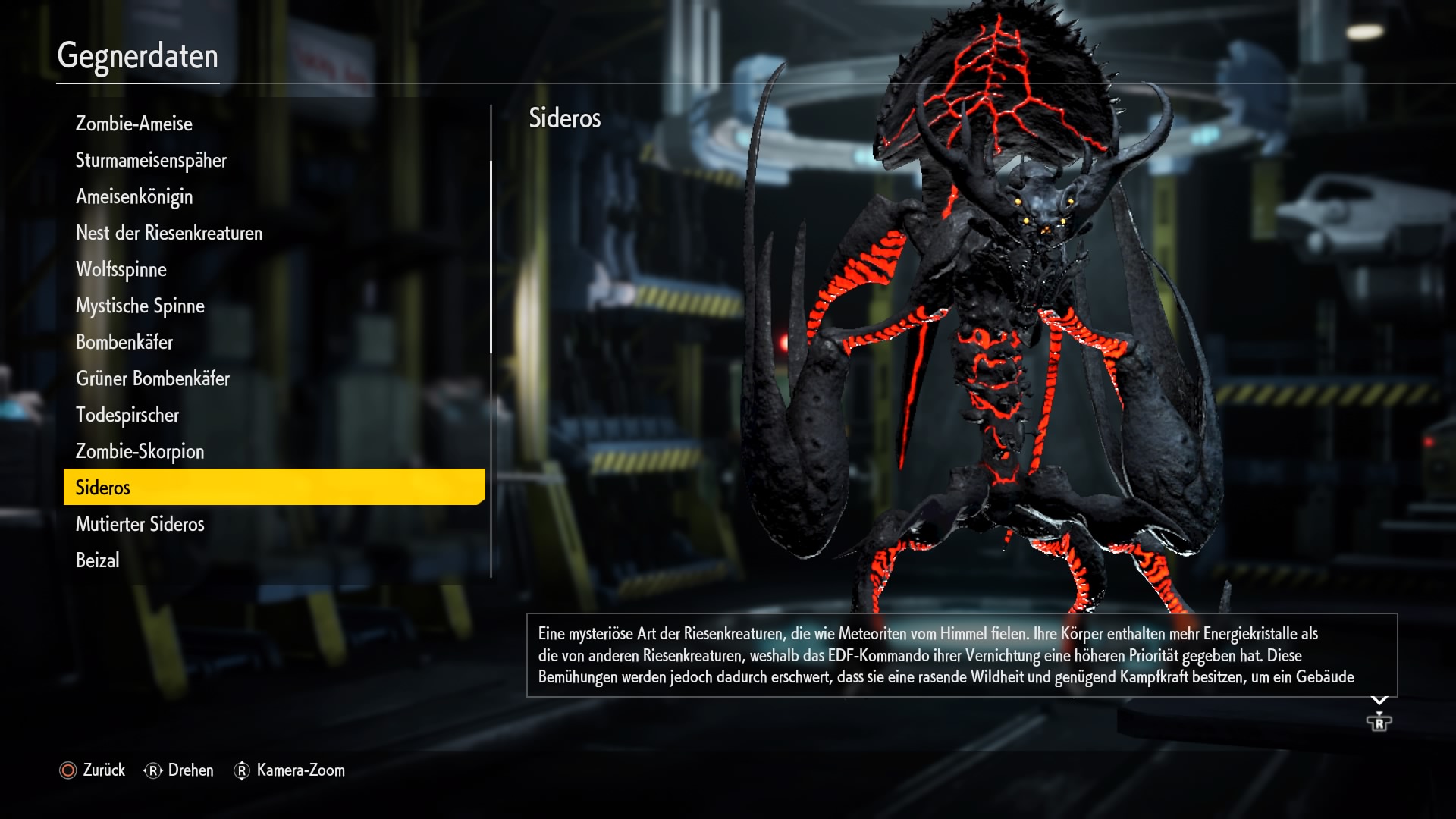Select the Wolfsspinne entry

pyautogui.click(x=121, y=269)
